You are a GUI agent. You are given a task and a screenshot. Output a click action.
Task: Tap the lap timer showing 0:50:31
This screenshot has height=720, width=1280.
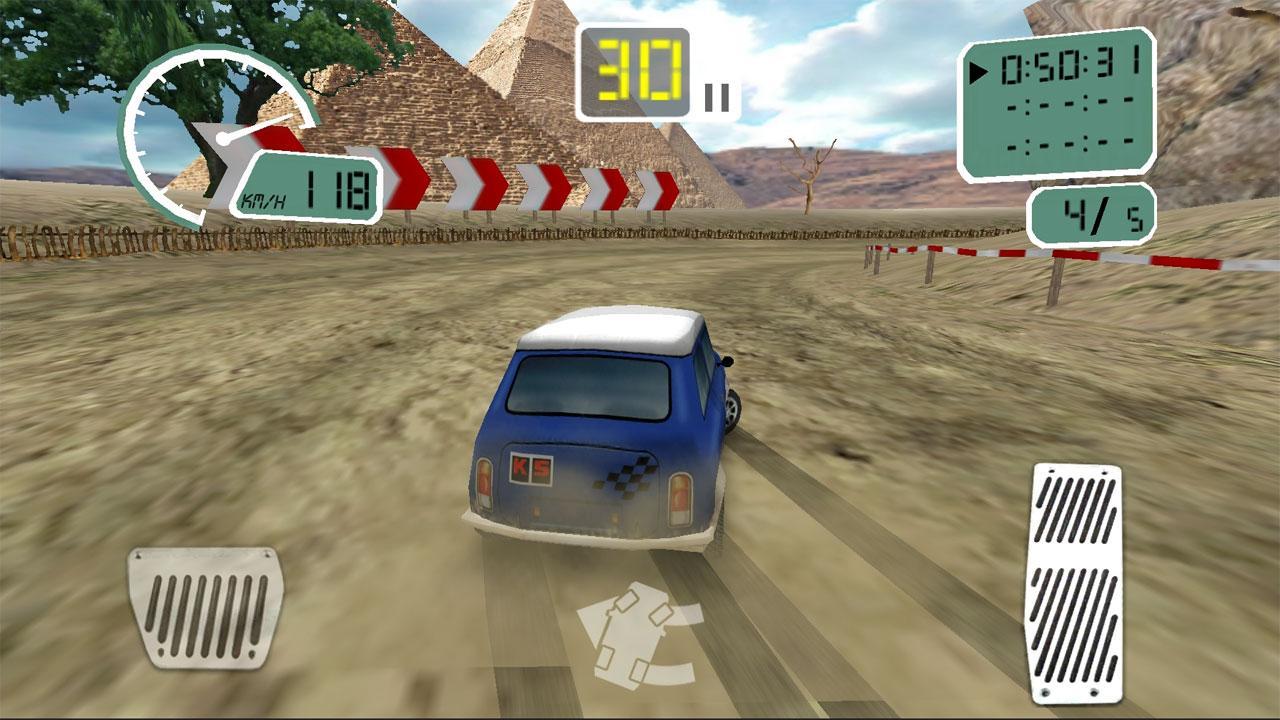coord(1068,68)
